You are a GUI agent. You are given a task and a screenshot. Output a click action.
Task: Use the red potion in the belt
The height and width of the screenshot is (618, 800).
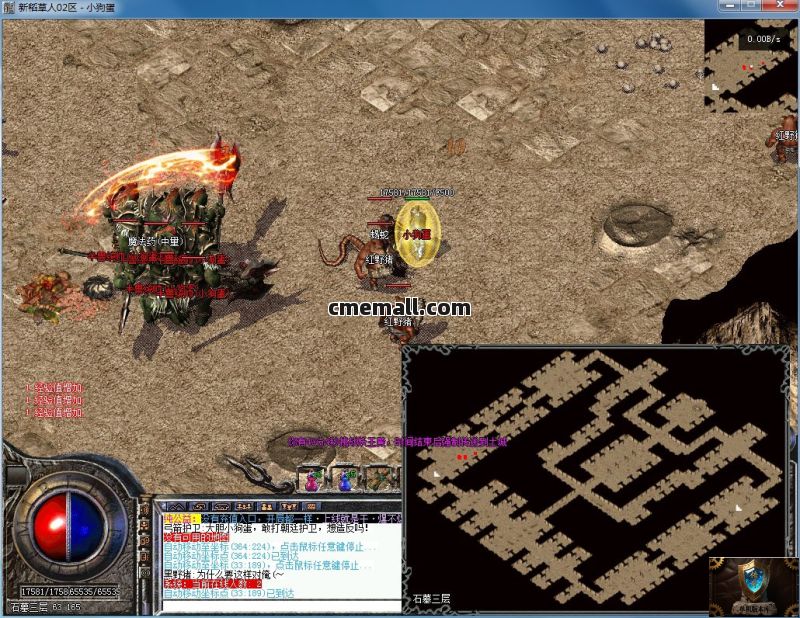(x=314, y=480)
